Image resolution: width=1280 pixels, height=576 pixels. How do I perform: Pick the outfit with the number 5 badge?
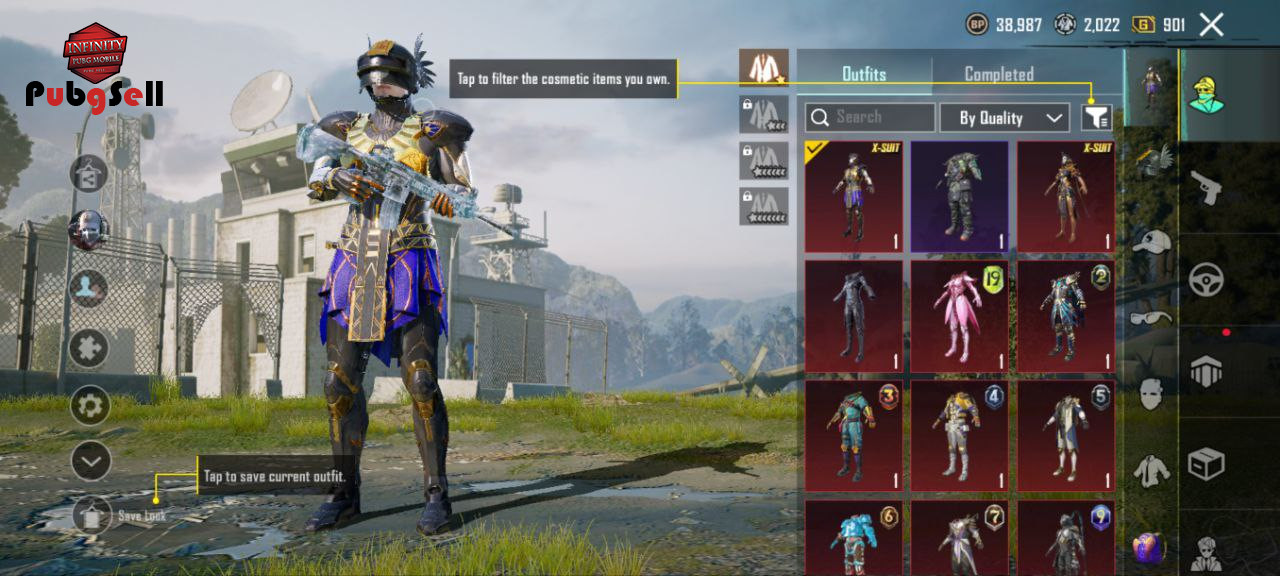[1066, 435]
